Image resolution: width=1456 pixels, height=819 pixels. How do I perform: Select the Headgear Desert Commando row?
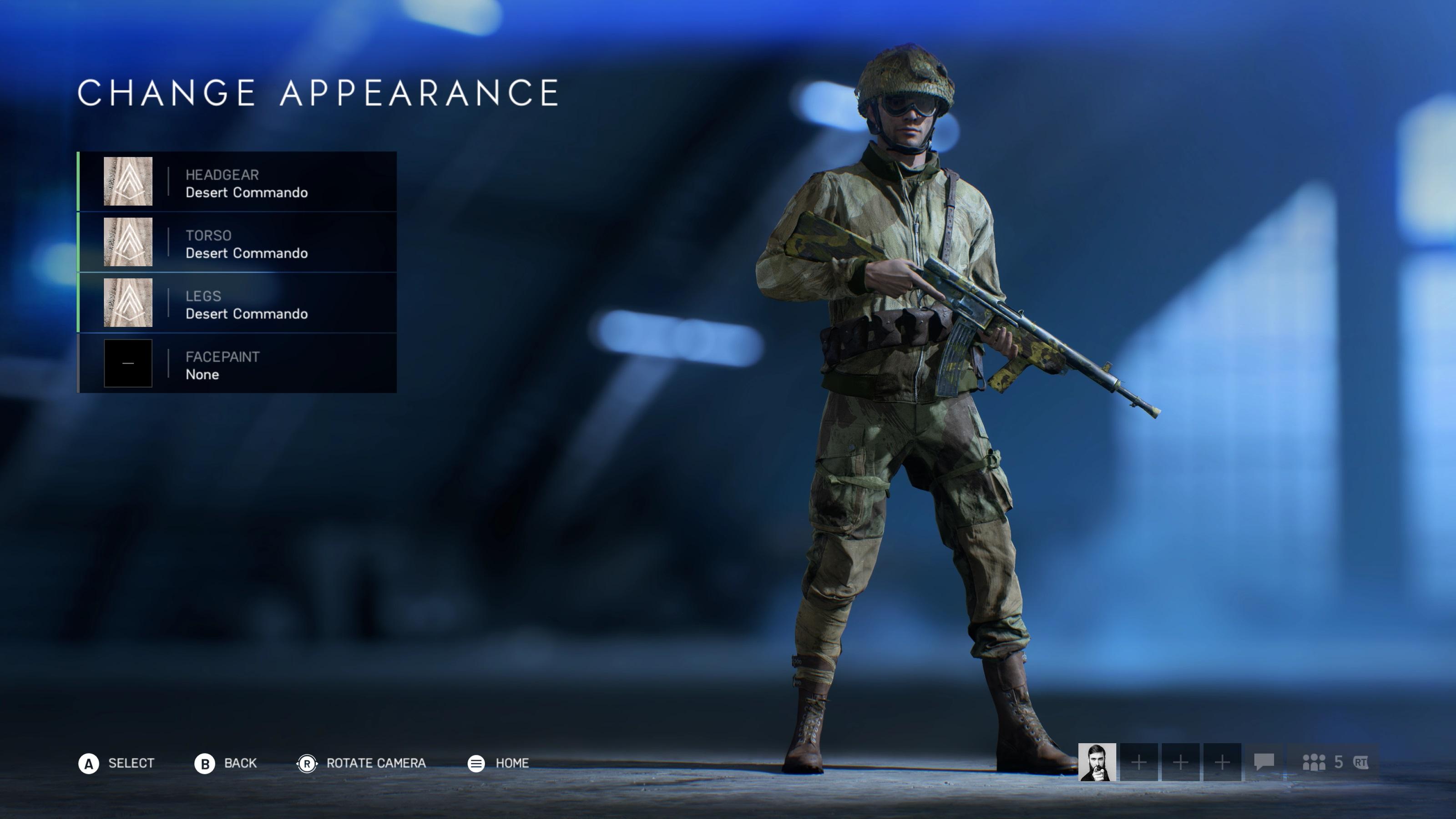(x=238, y=182)
